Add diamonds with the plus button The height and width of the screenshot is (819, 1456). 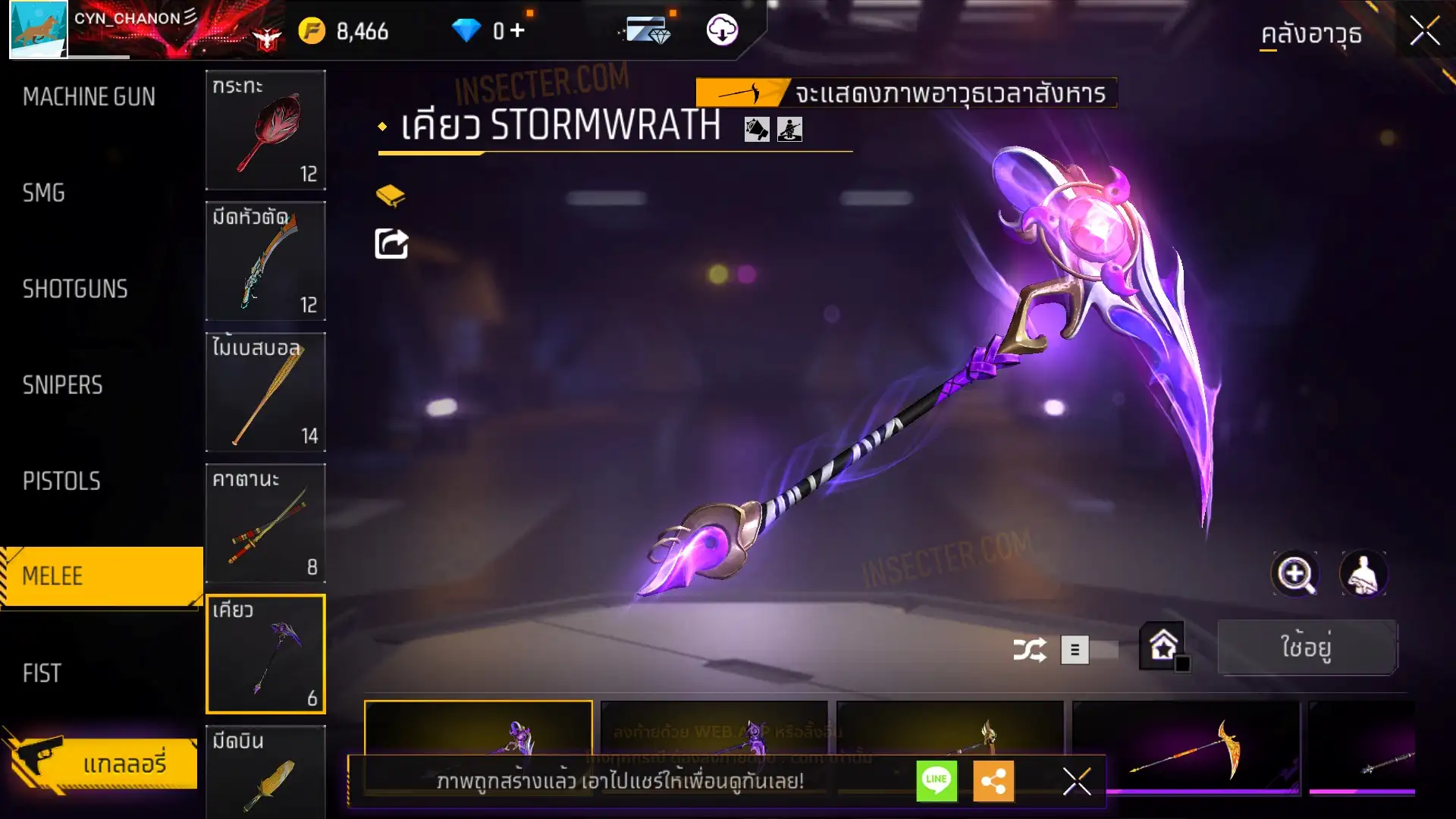click(x=517, y=30)
